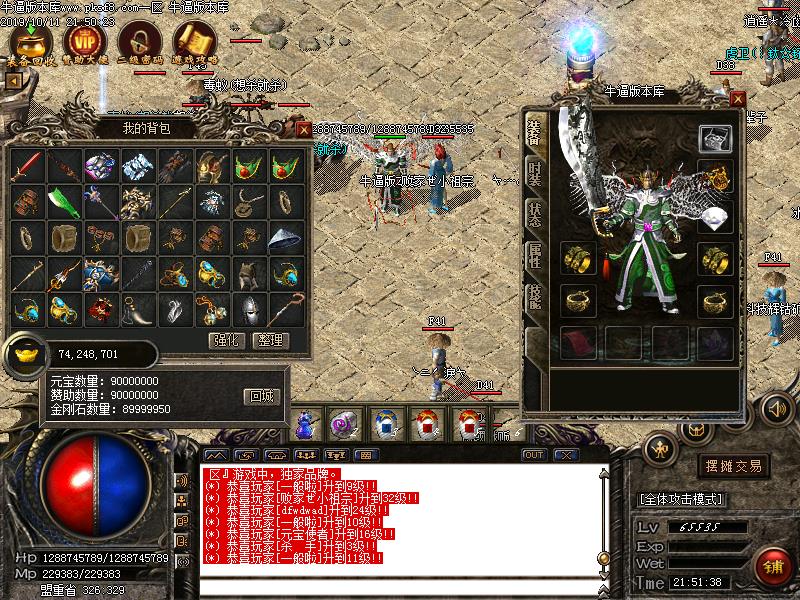Toggle the sound speaker button
Screen dimensions: 800x600
pyautogui.click(x=777, y=408)
